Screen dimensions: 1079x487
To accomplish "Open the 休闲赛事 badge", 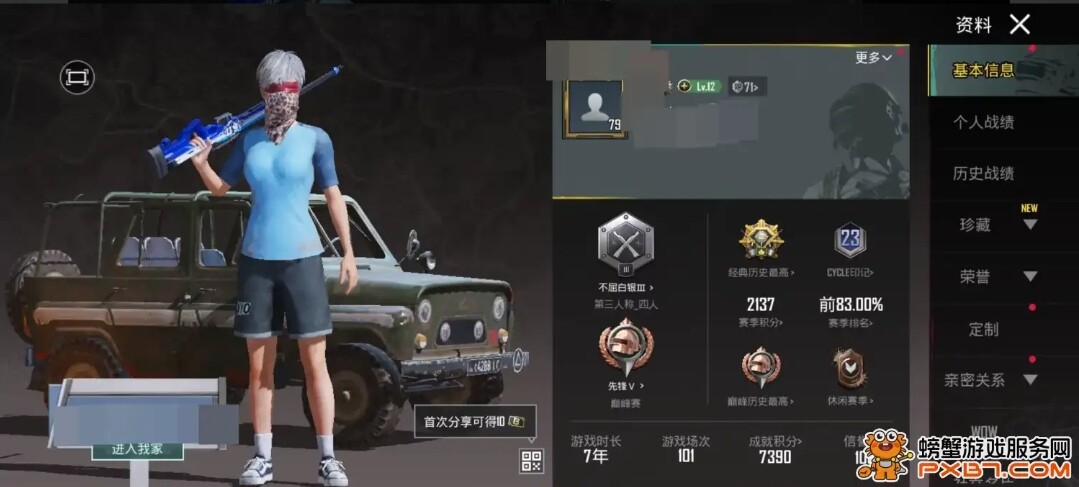I will tap(850, 370).
